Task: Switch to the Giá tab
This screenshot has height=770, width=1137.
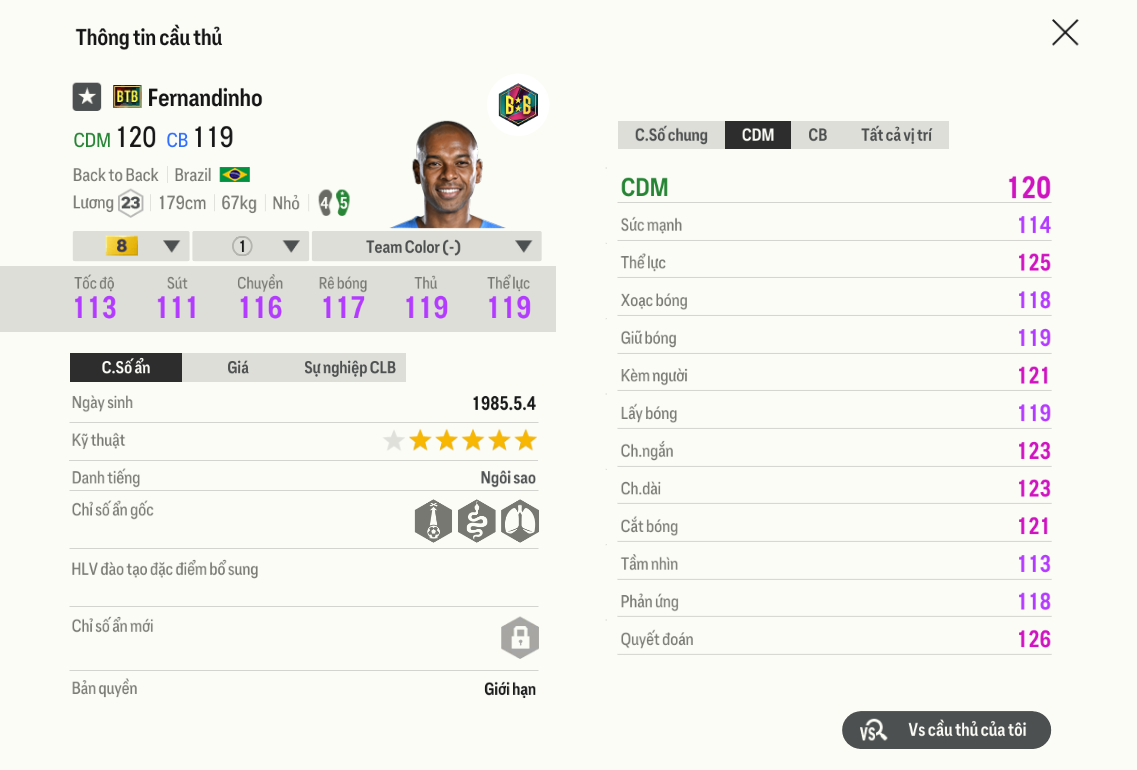Action: tap(238, 367)
